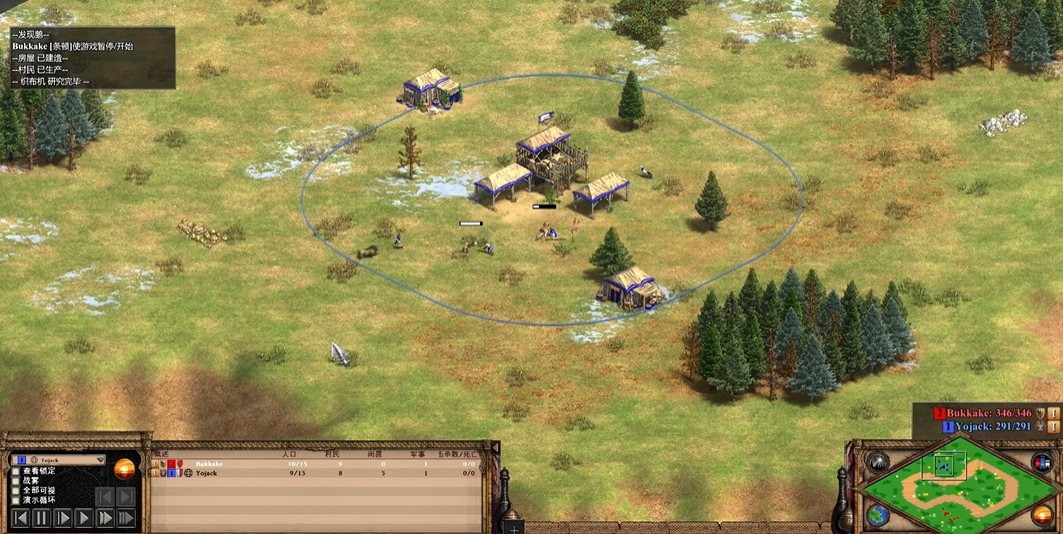Click the orange button next to Bukkake's score
Screen dimensions: 1063x534
(x=1053, y=412)
